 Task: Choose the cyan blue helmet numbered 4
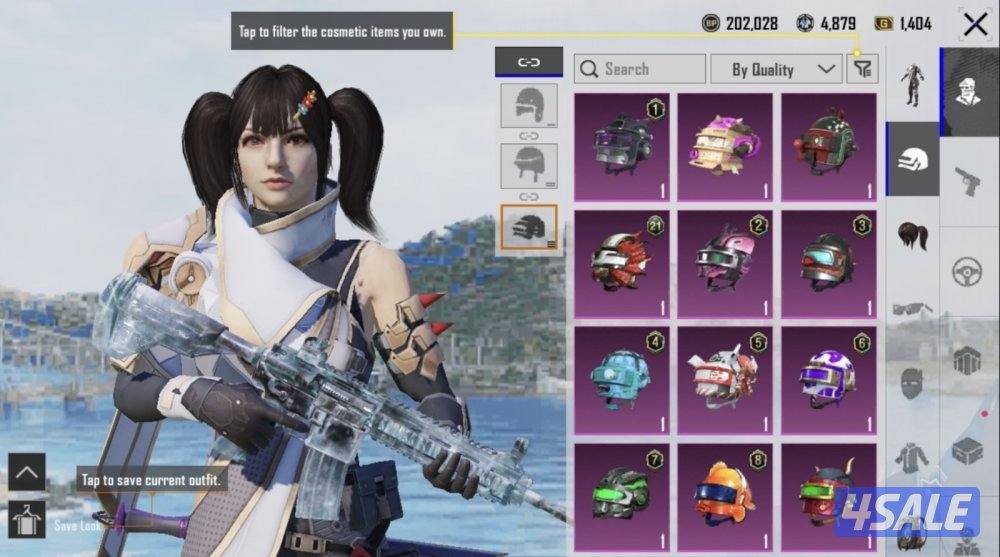pos(623,376)
